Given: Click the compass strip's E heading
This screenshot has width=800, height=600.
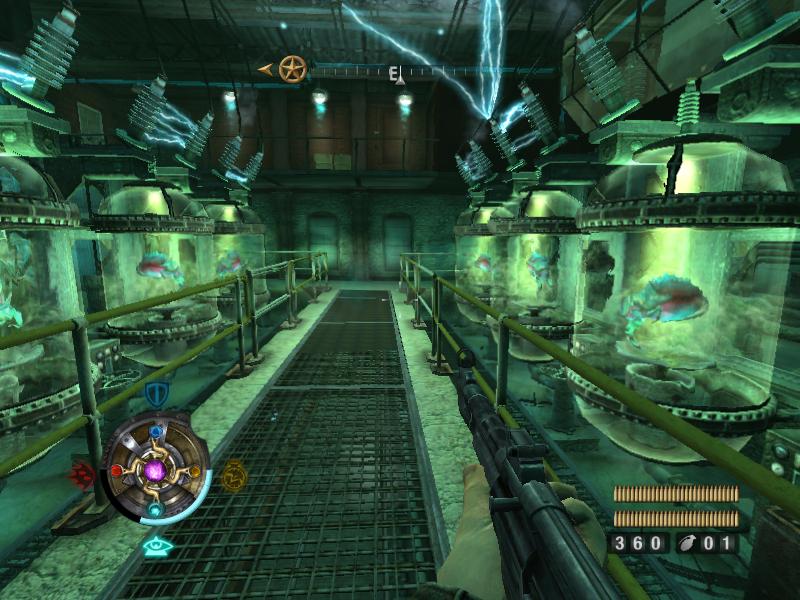Looking at the screenshot, I should pos(395,72).
